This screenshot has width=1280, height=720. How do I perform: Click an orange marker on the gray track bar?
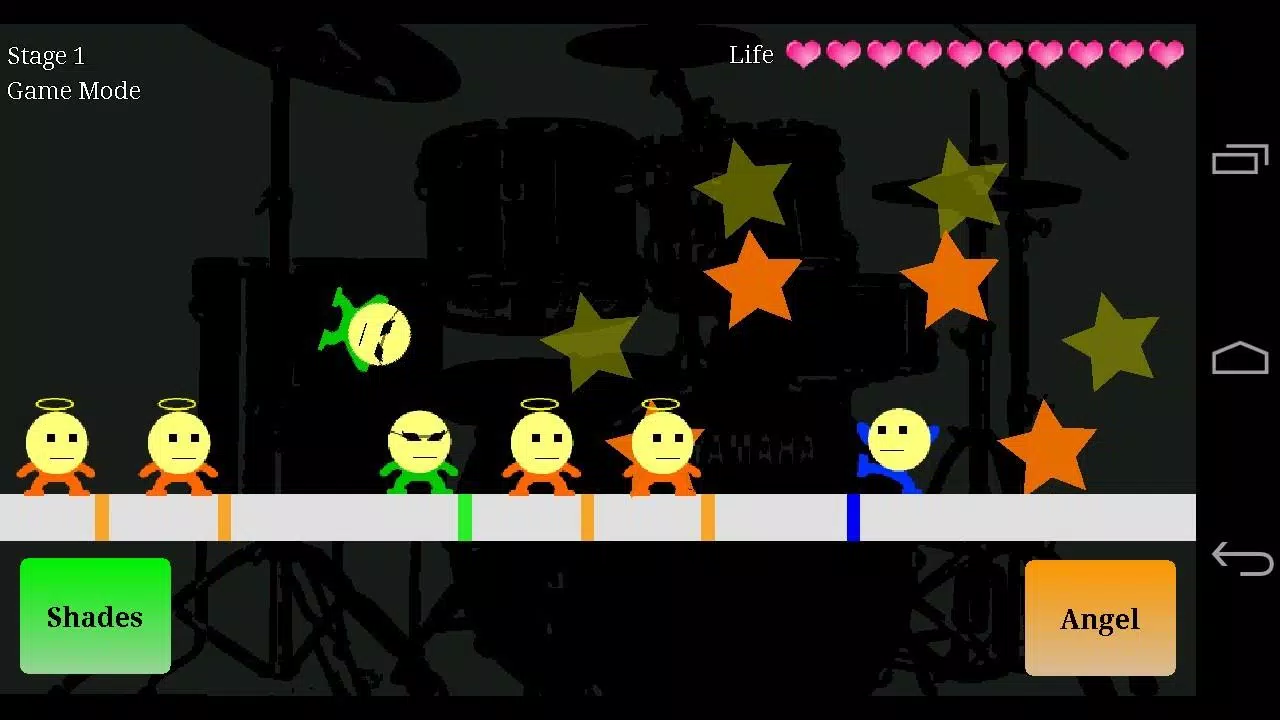click(100, 516)
